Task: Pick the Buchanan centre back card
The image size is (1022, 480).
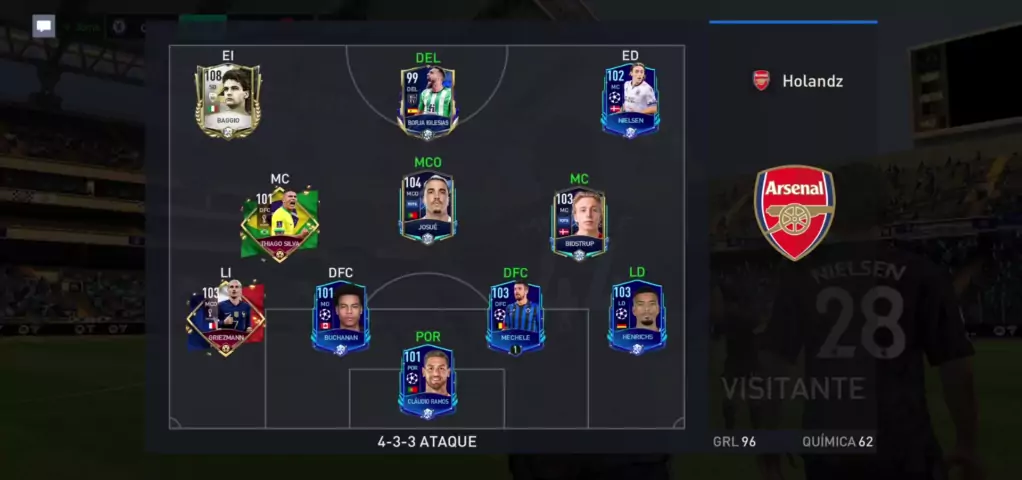Action: (340, 318)
